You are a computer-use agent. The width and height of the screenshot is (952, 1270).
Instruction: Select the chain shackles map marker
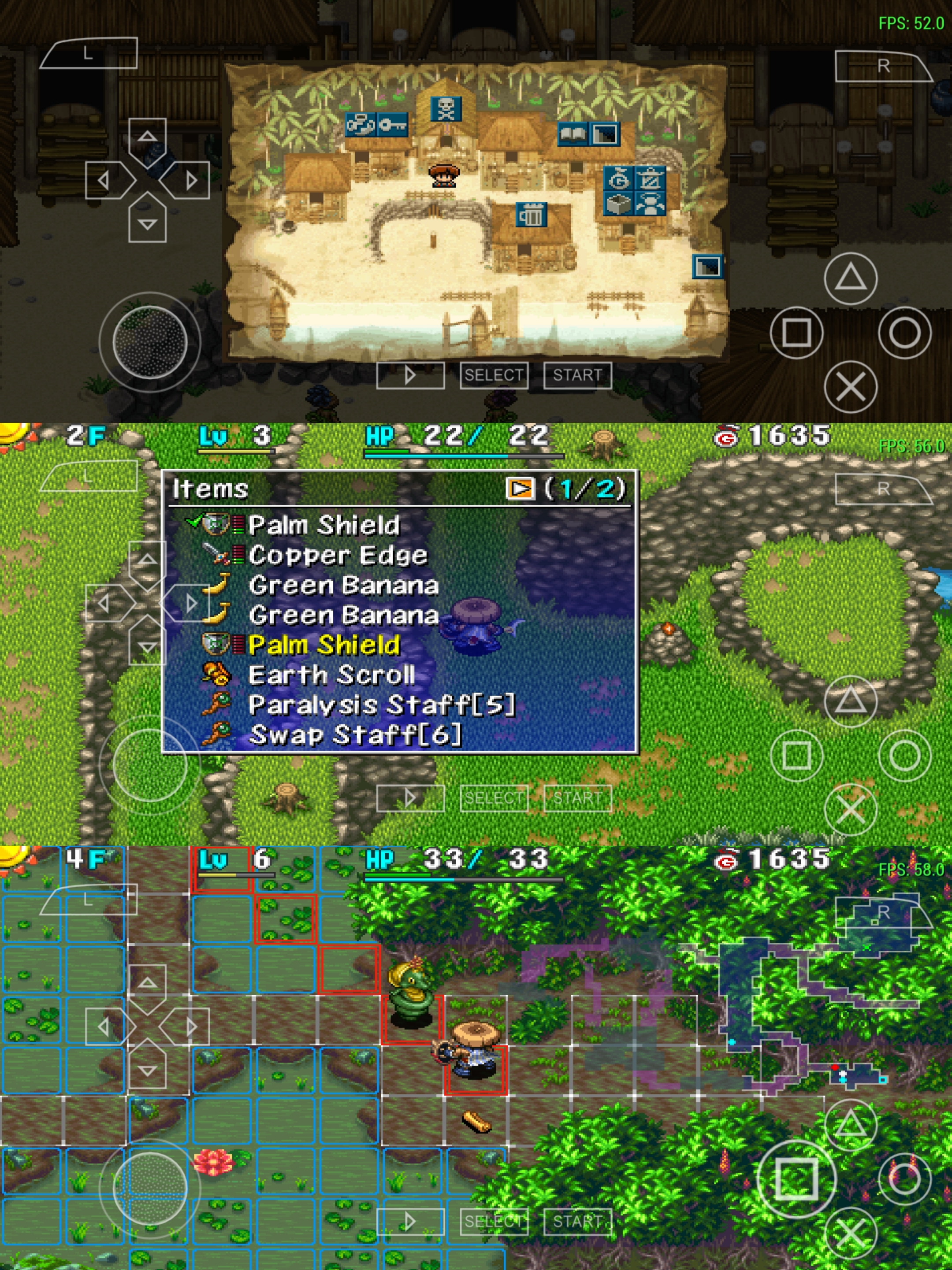[361, 125]
